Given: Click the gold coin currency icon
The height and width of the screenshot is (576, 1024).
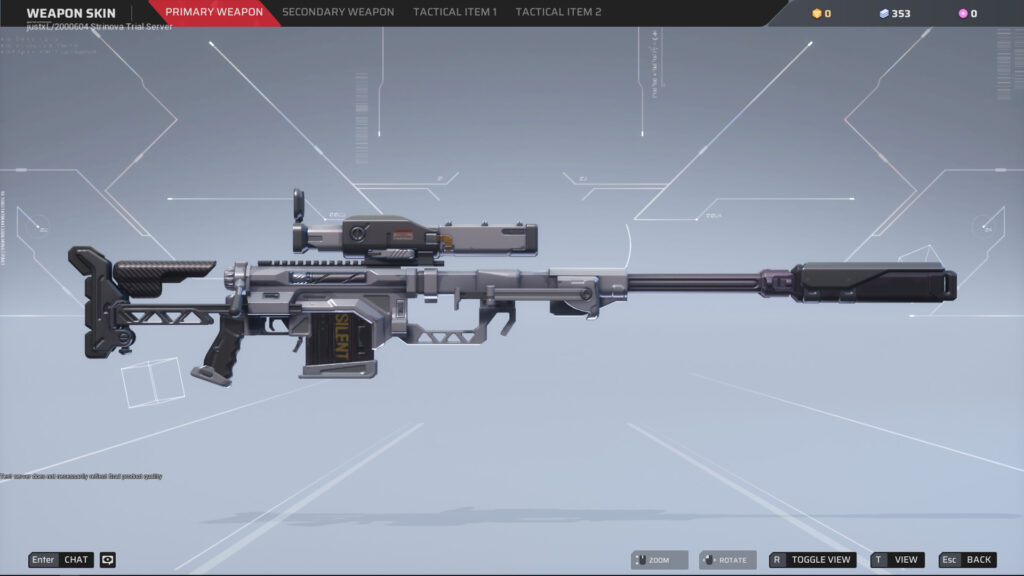Looking at the screenshot, I should [817, 13].
